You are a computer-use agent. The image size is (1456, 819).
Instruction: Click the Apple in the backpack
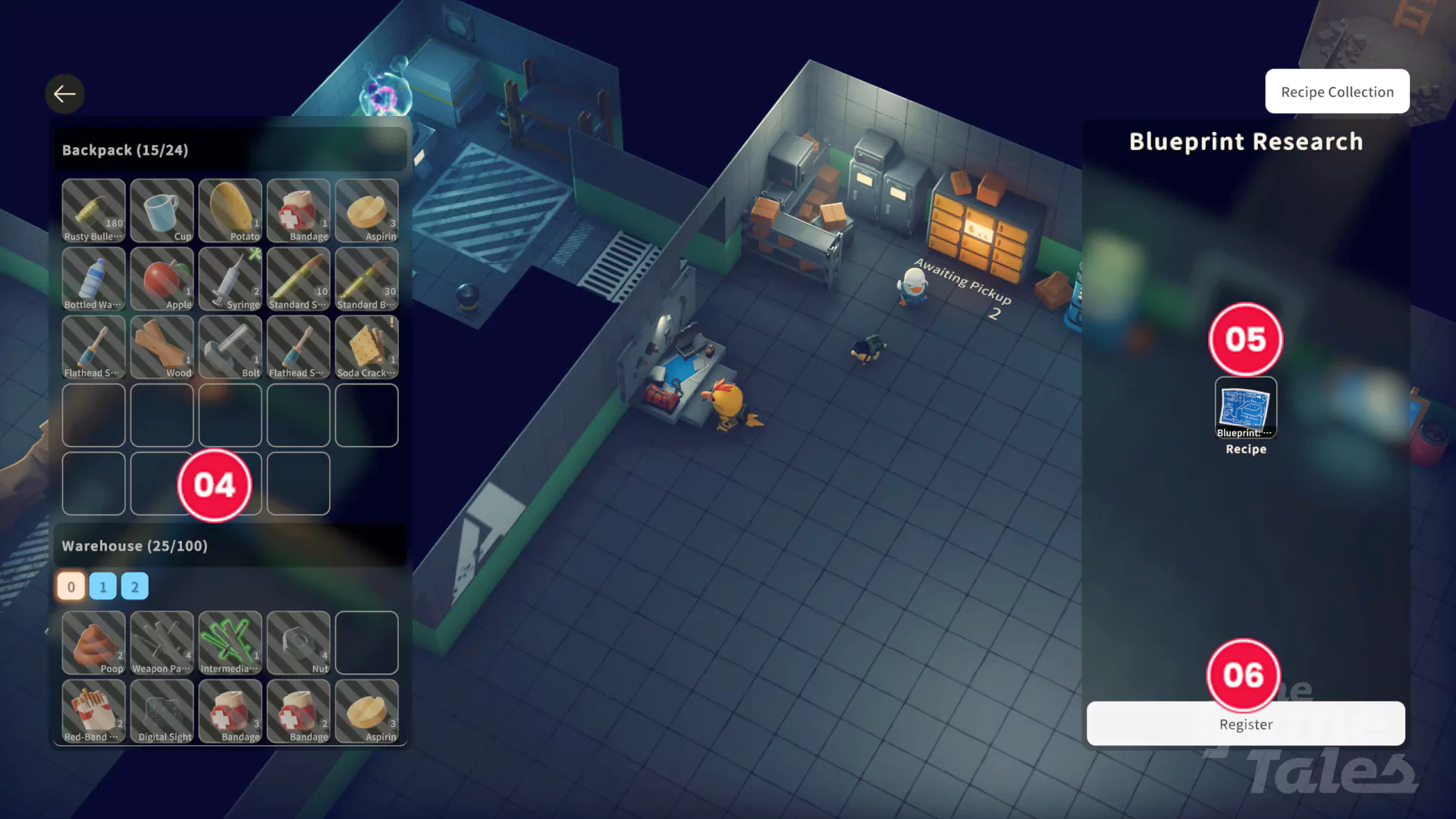[x=162, y=278]
